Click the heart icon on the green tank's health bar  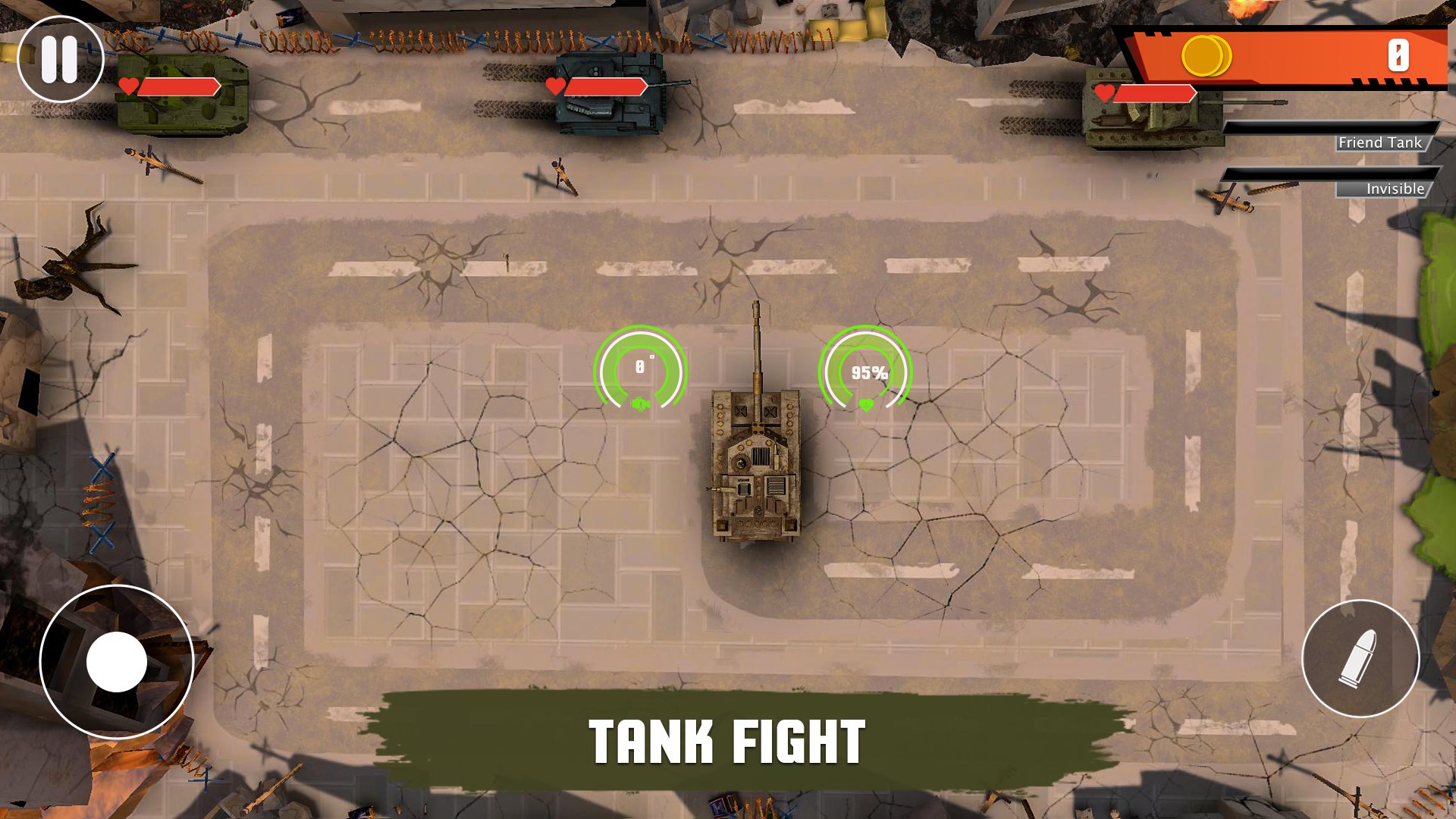tap(129, 87)
